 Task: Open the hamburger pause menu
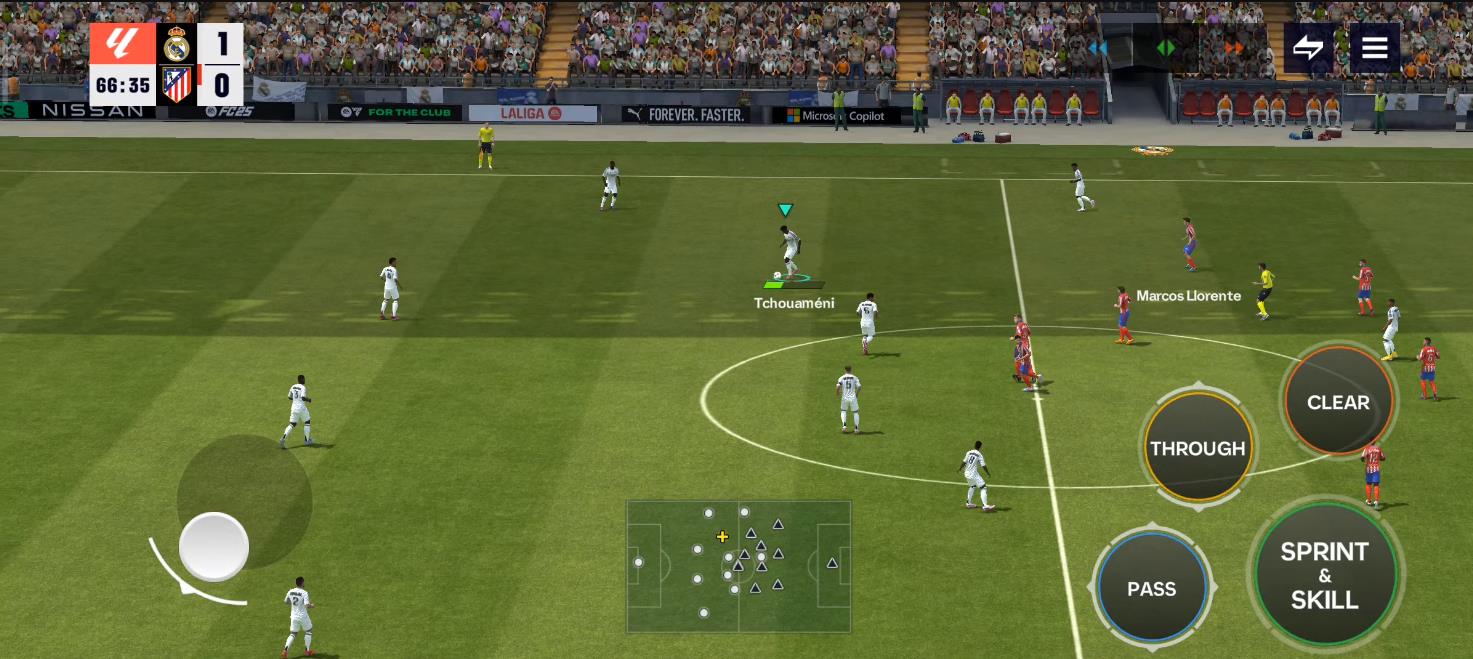click(1374, 47)
